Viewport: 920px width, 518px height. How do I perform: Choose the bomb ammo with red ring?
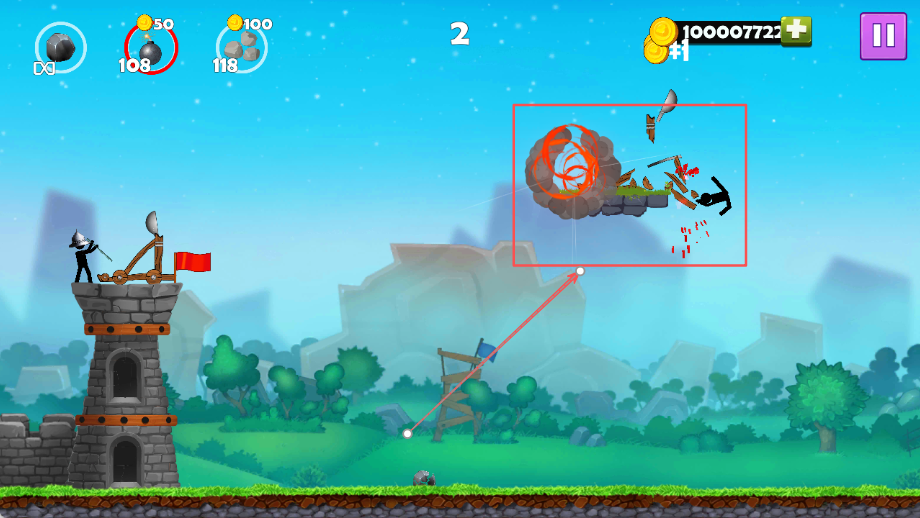(x=151, y=47)
